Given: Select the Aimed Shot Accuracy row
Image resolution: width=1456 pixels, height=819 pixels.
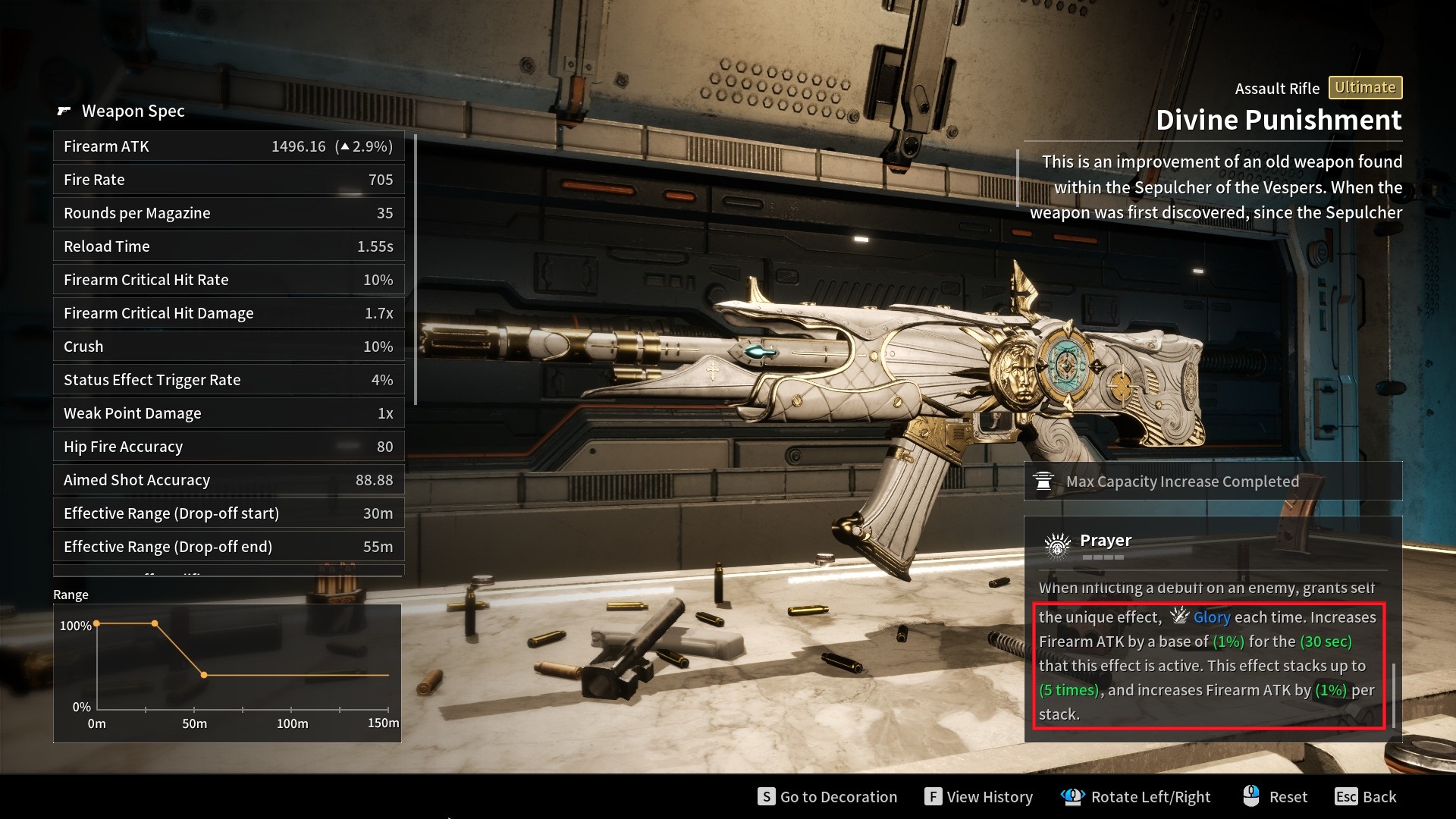Looking at the screenshot, I should pyautogui.click(x=228, y=480).
